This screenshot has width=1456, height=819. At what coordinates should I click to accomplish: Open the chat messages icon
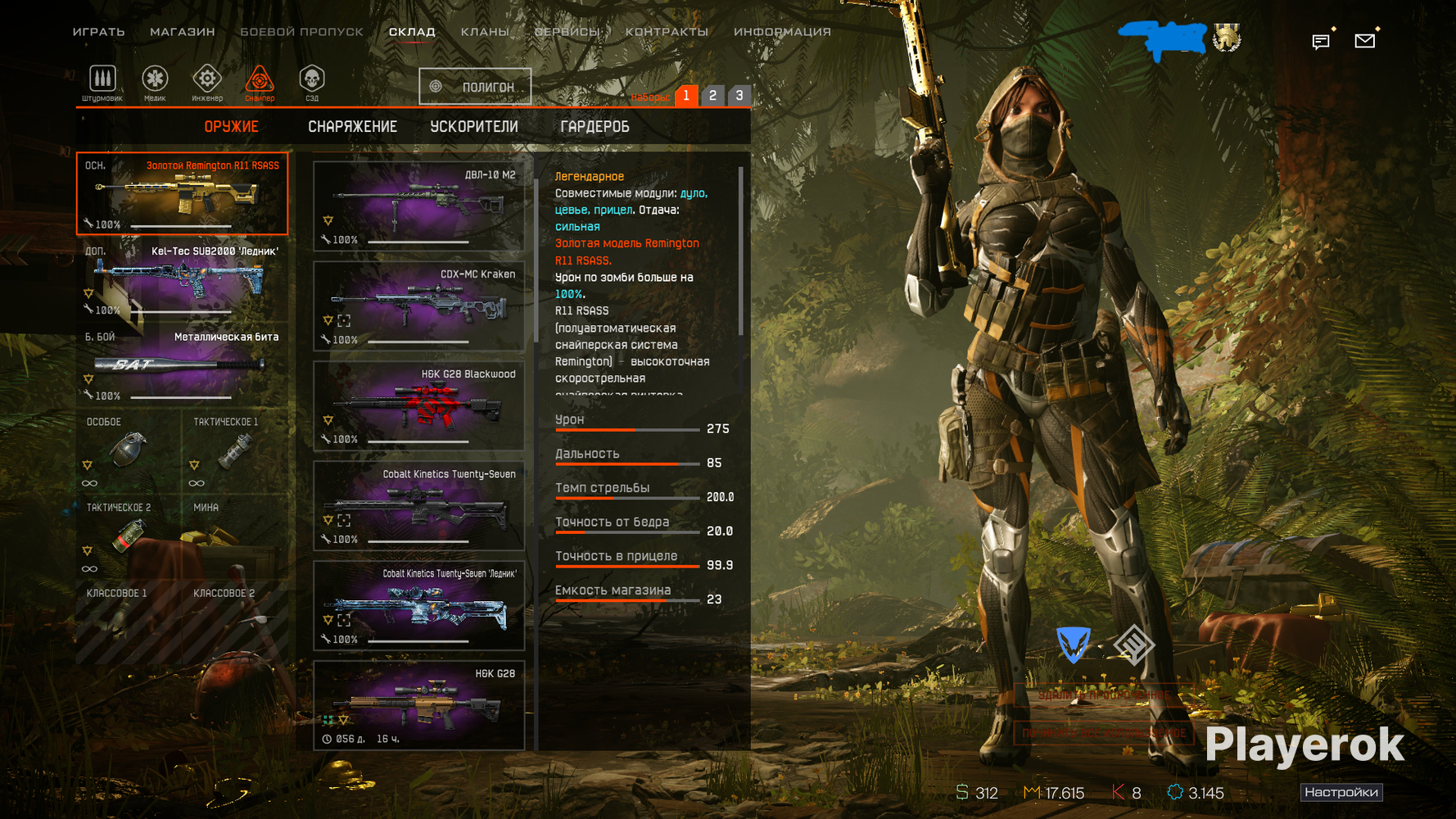tap(1320, 41)
